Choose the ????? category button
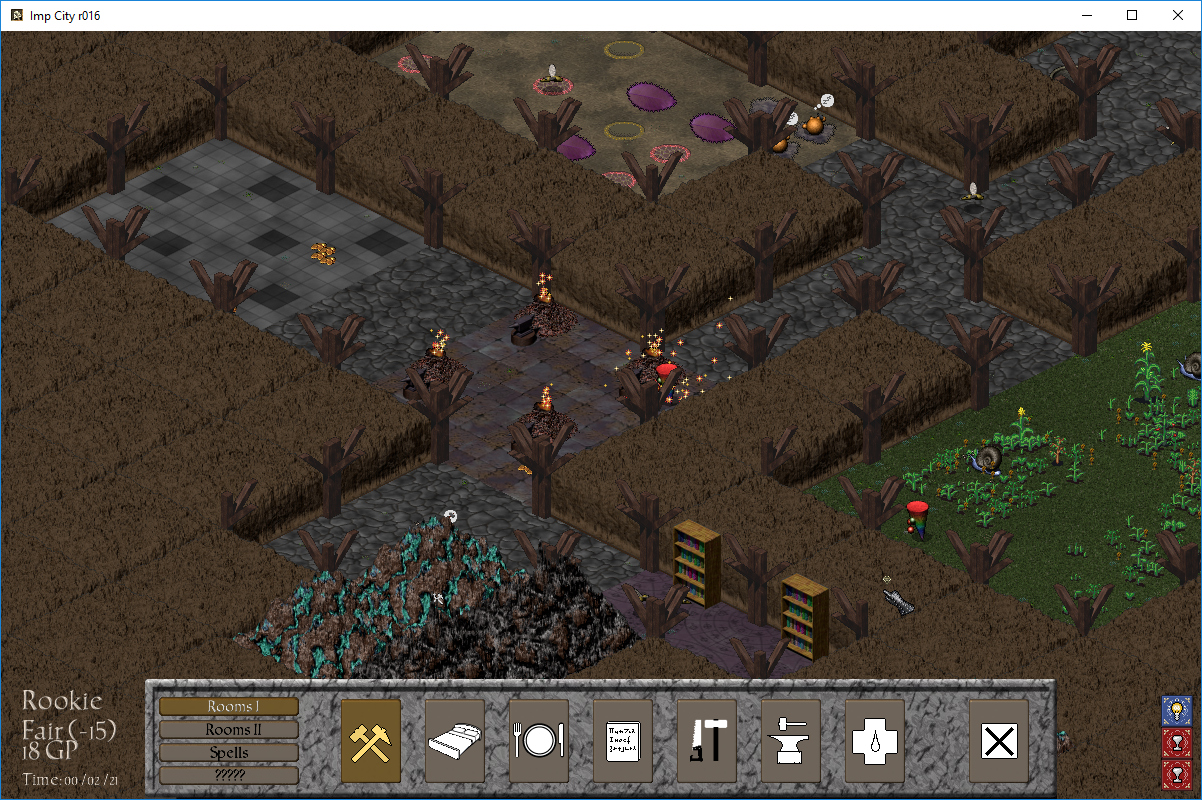 [228, 775]
